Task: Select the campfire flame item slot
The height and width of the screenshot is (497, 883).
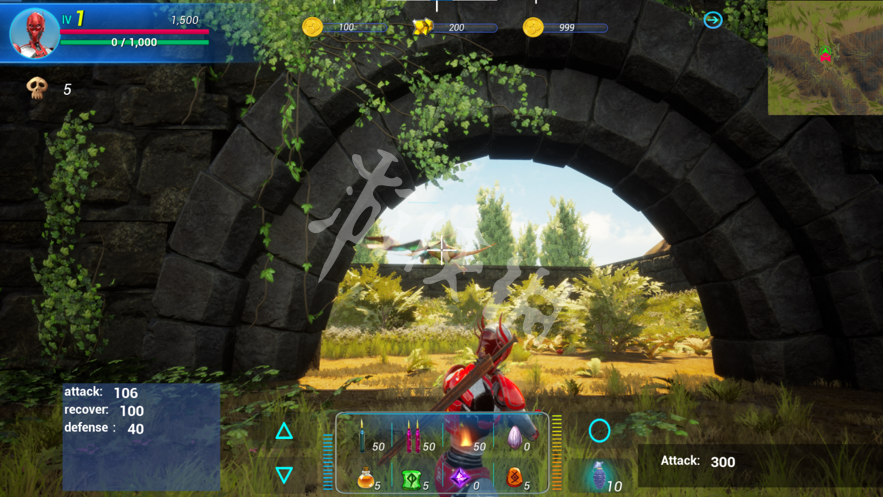Action: click(464, 438)
